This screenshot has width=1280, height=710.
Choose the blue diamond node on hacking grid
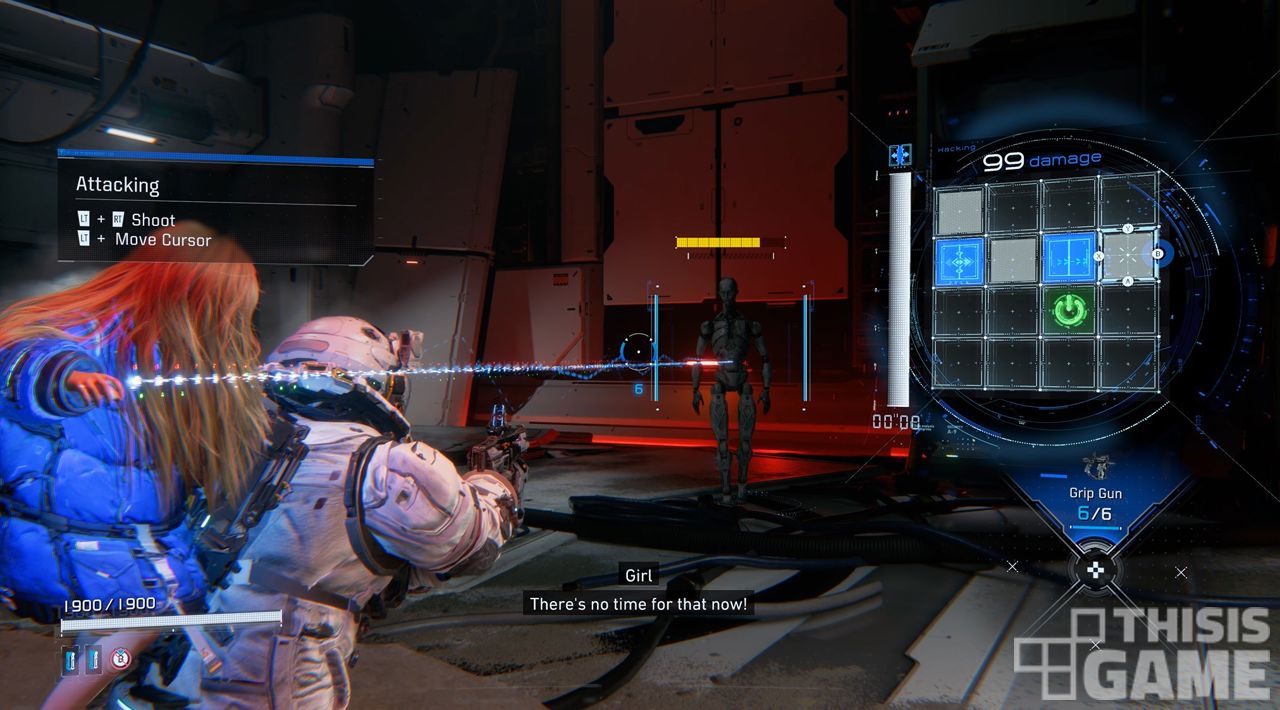(960, 261)
